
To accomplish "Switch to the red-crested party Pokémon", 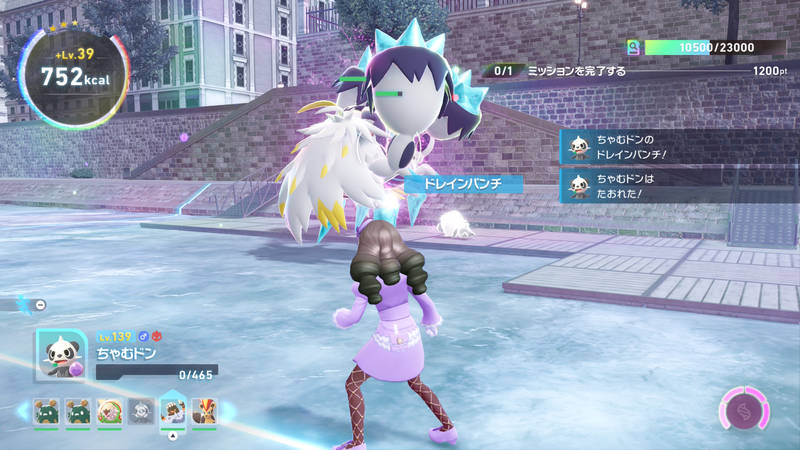I will 204,411.
